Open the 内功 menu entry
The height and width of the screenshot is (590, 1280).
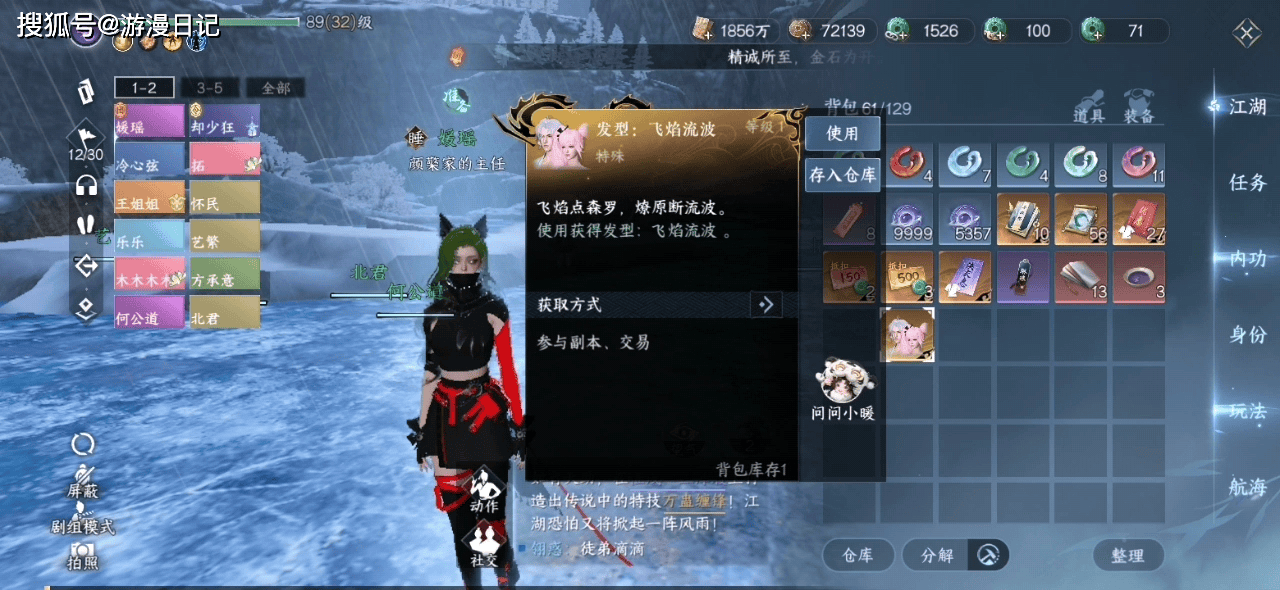(x=1247, y=259)
